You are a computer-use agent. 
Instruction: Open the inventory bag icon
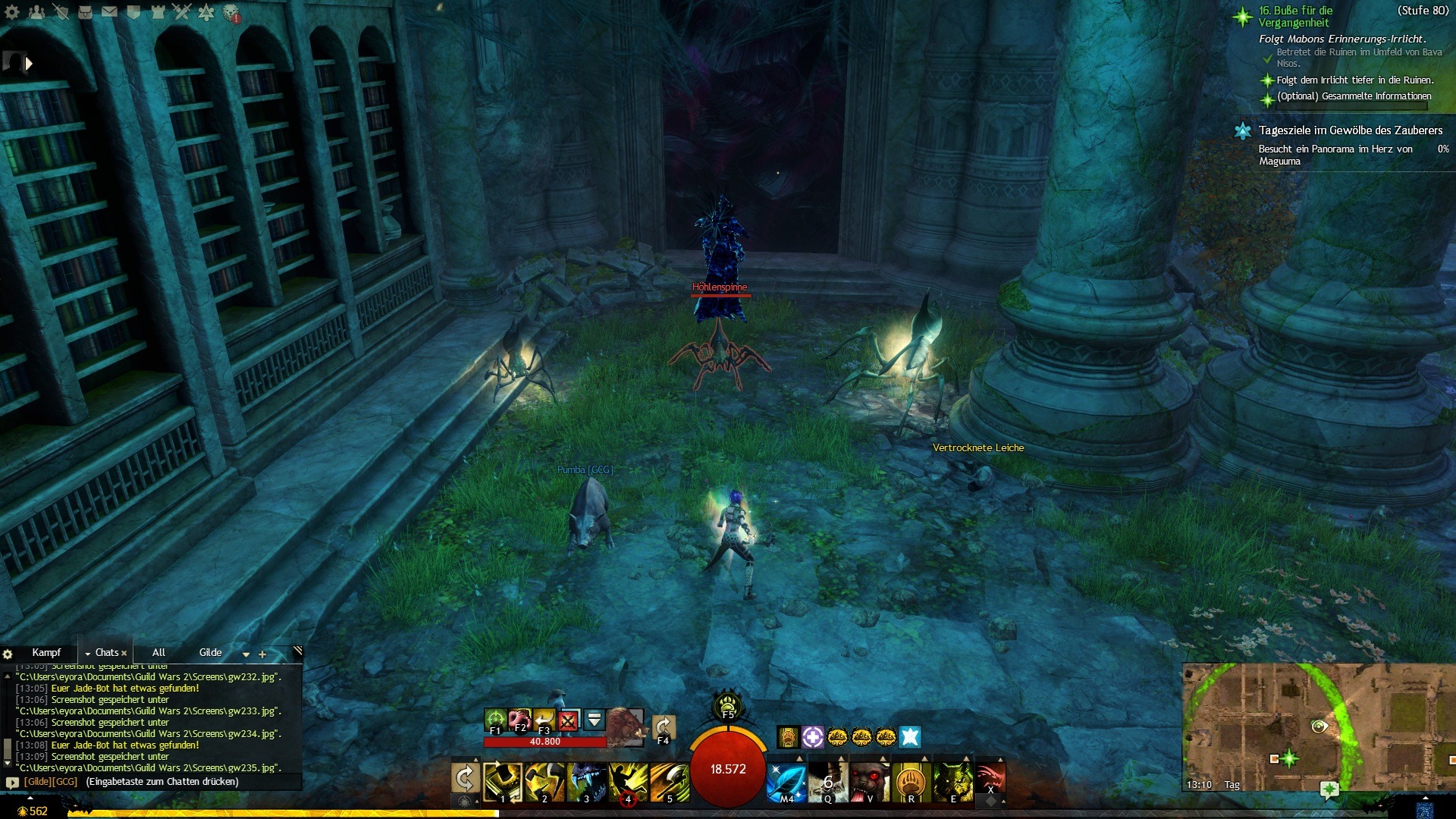click(85, 12)
